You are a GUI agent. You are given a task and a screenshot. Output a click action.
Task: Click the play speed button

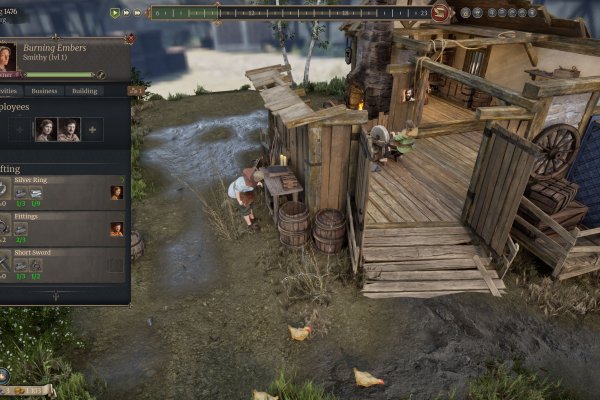pyautogui.click(x=116, y=13)
